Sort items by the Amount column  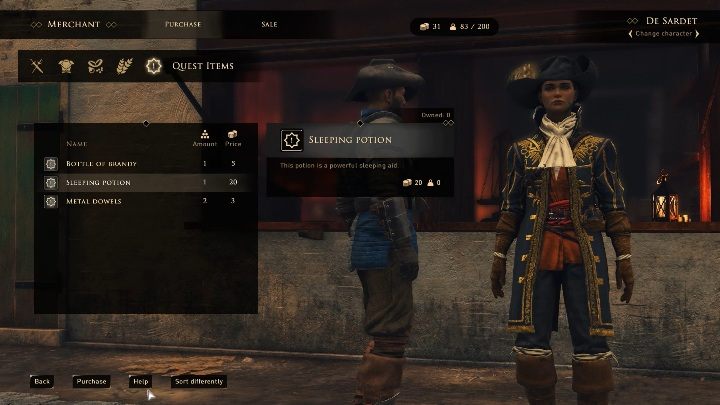click(204, 140)
